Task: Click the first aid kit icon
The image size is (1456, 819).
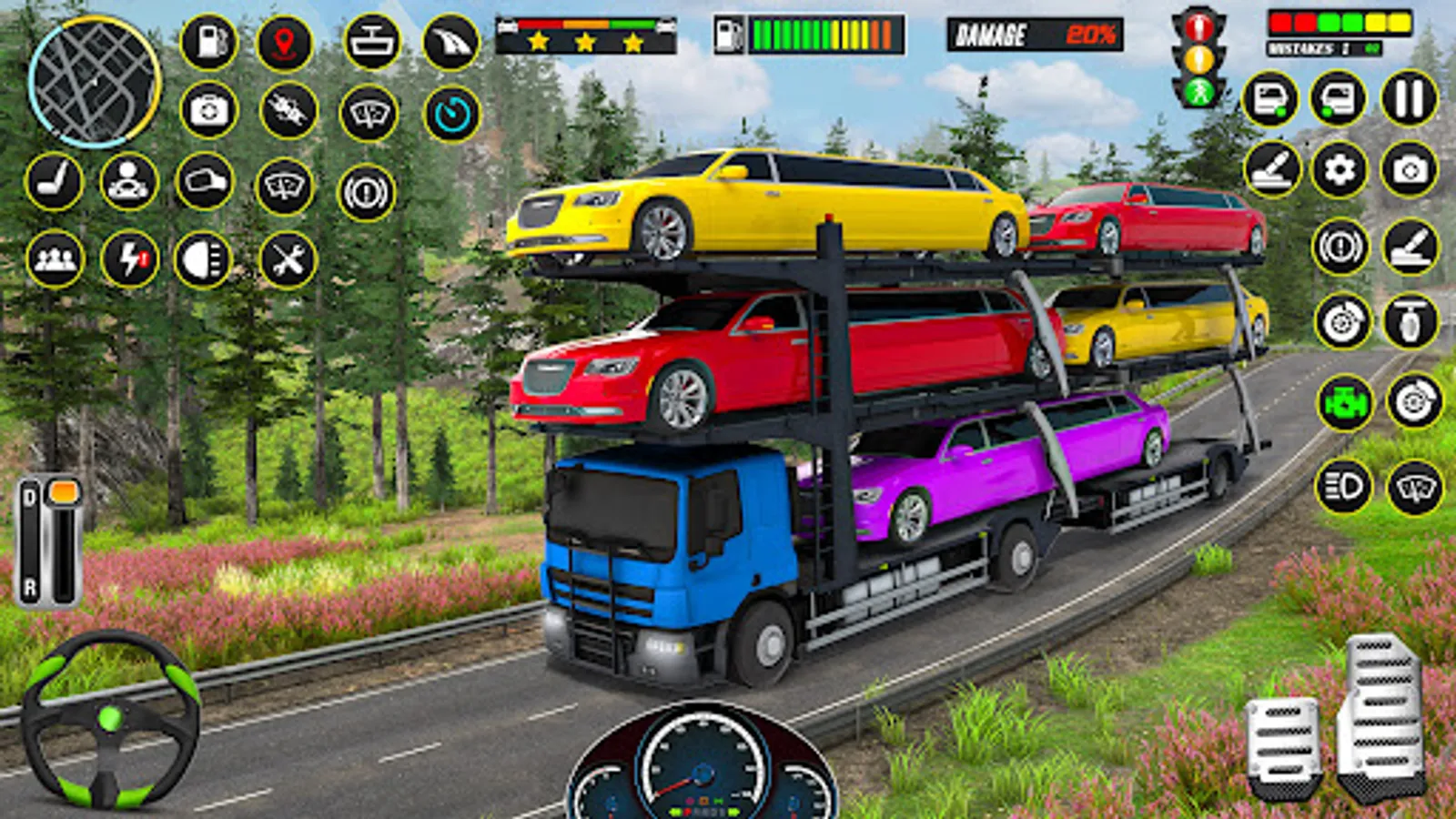Action: click(x=209, y=111)
